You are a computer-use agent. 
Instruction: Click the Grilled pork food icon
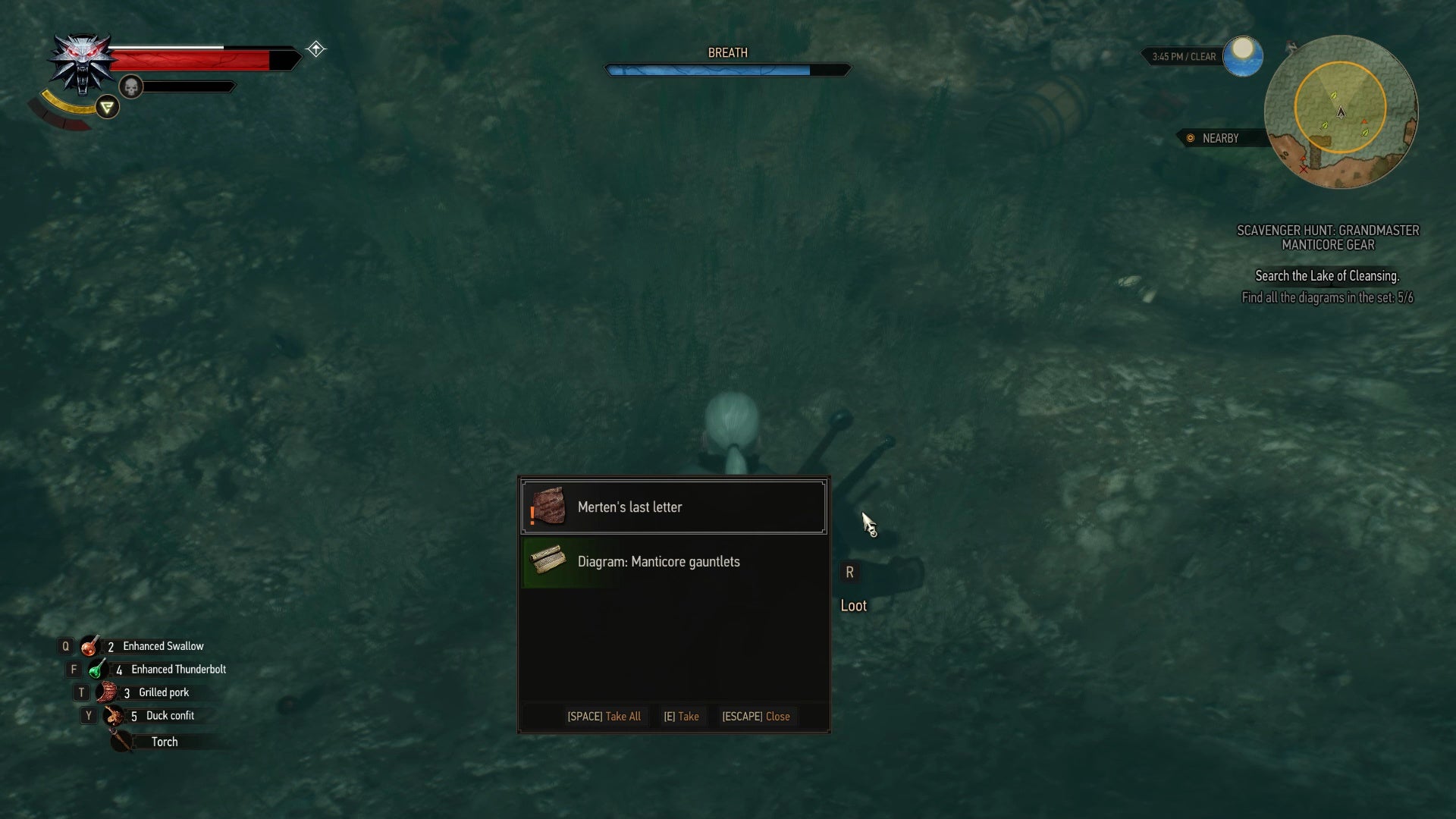click(x=106, y=691)
